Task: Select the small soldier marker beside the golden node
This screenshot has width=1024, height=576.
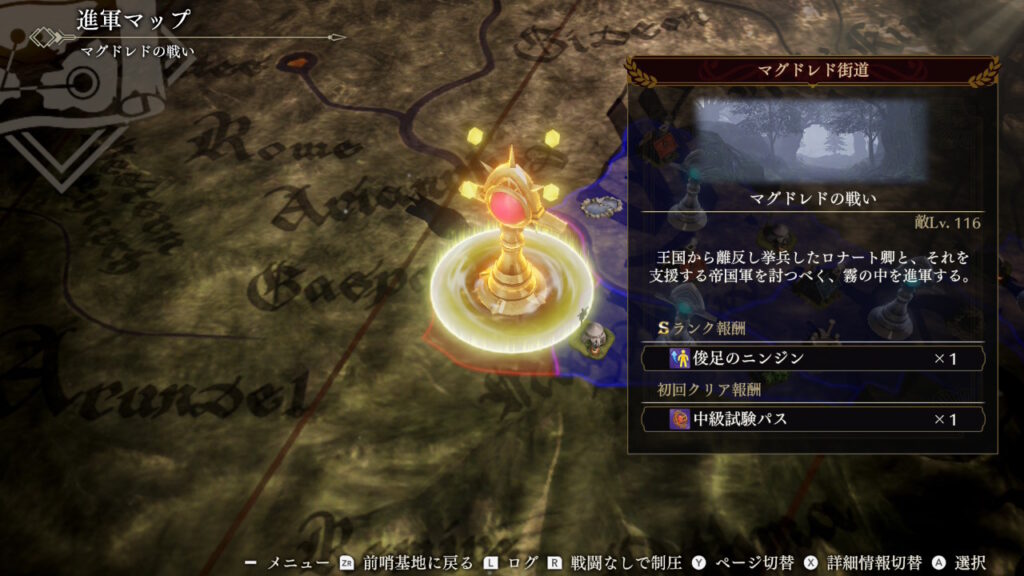Action: click(x=596, y=338)
